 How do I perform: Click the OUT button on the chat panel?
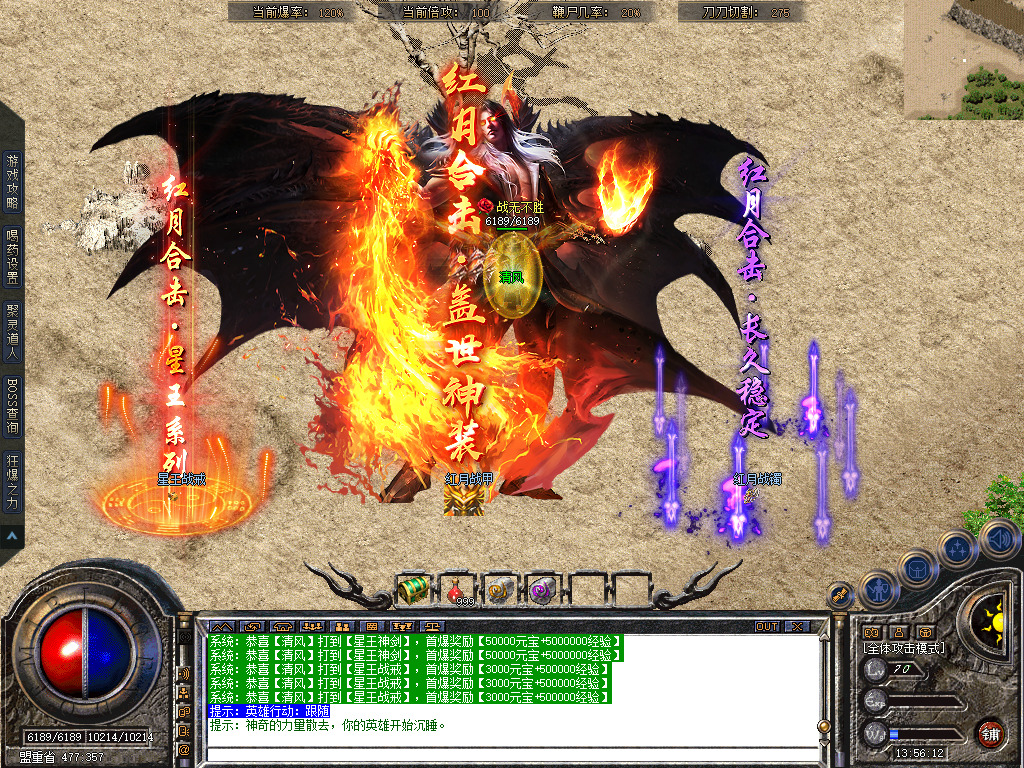coord(766,627)
